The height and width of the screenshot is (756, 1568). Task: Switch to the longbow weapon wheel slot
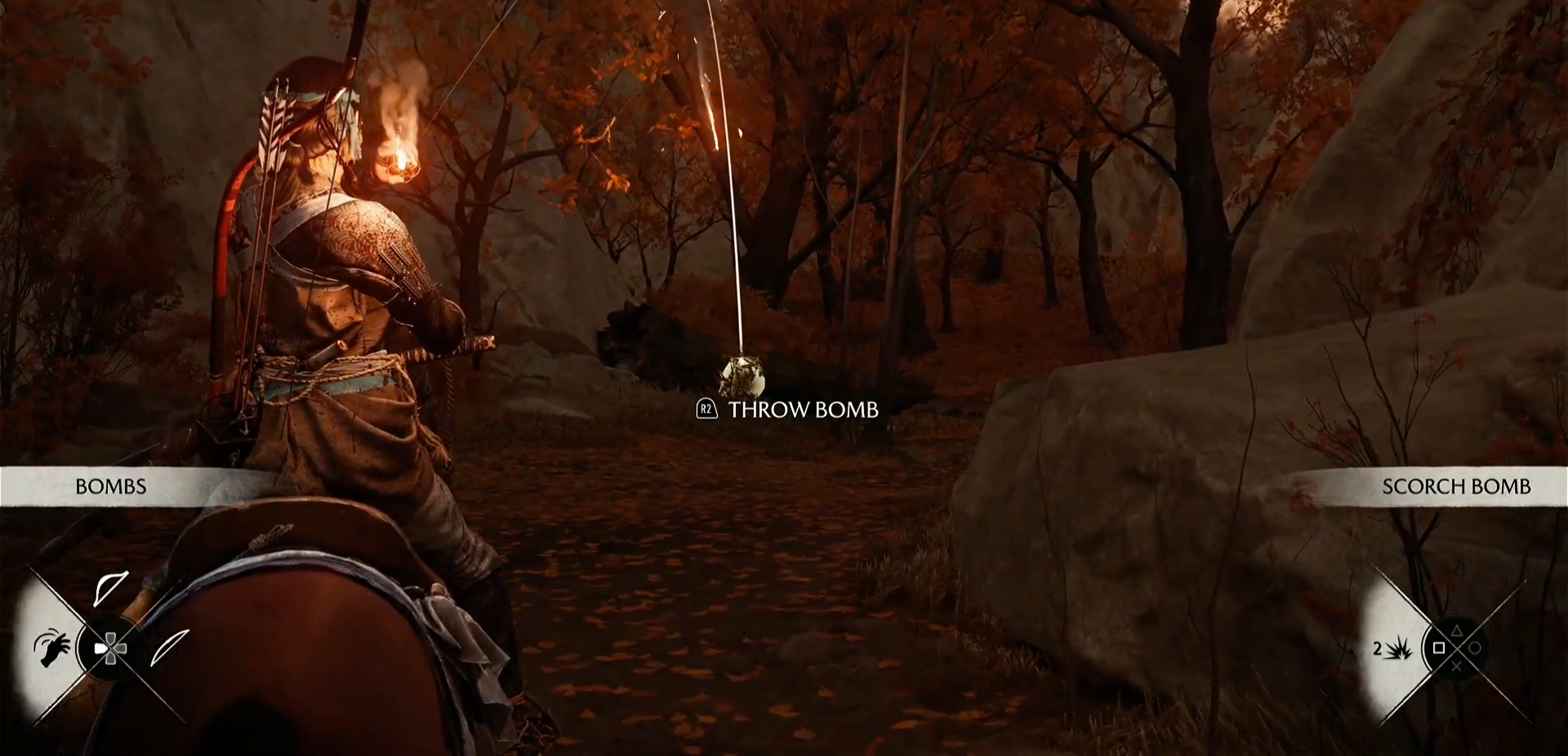tap(170, 647)
